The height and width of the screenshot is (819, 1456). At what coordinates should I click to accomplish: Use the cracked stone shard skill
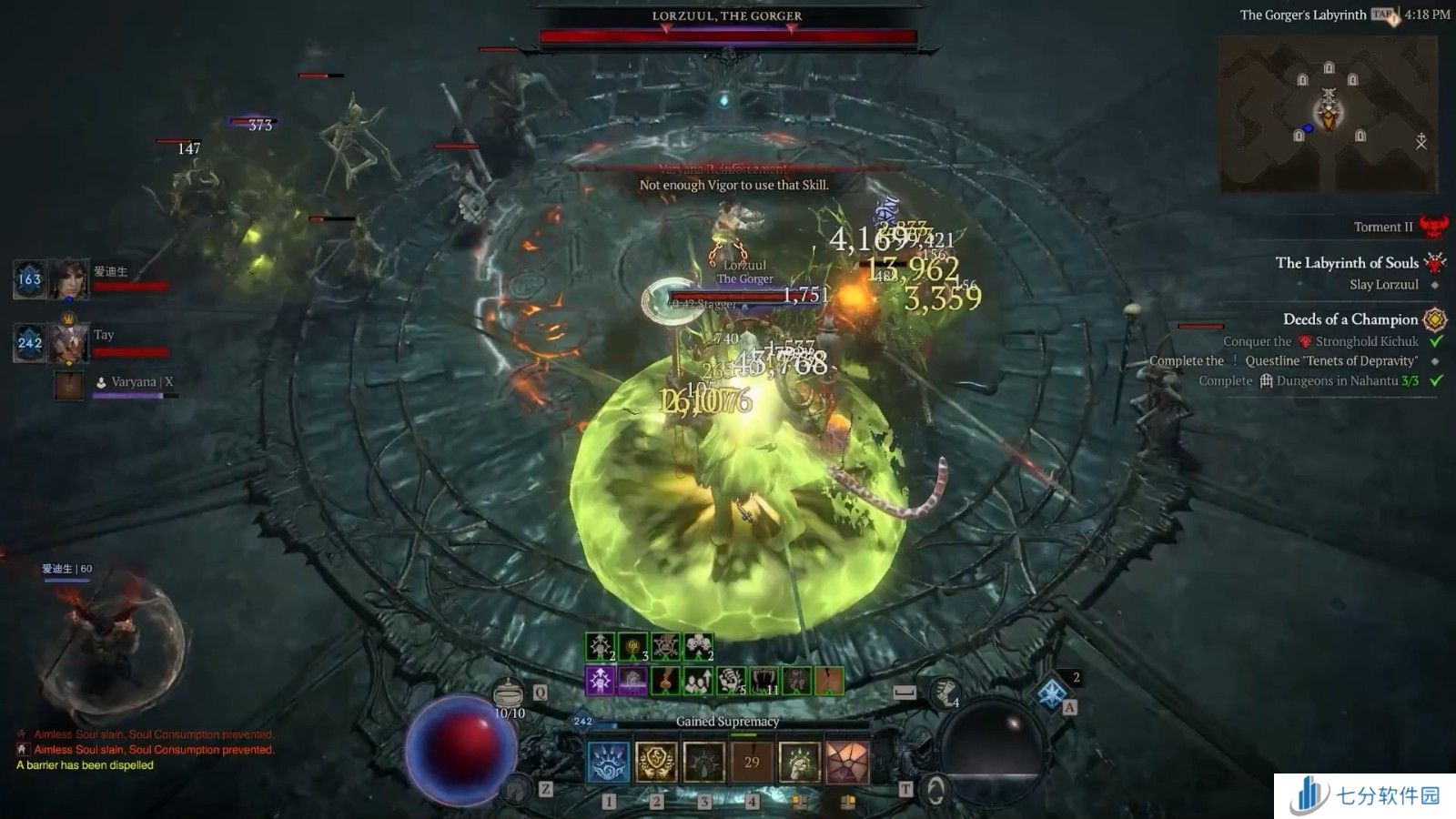click(x=846, y=761)
